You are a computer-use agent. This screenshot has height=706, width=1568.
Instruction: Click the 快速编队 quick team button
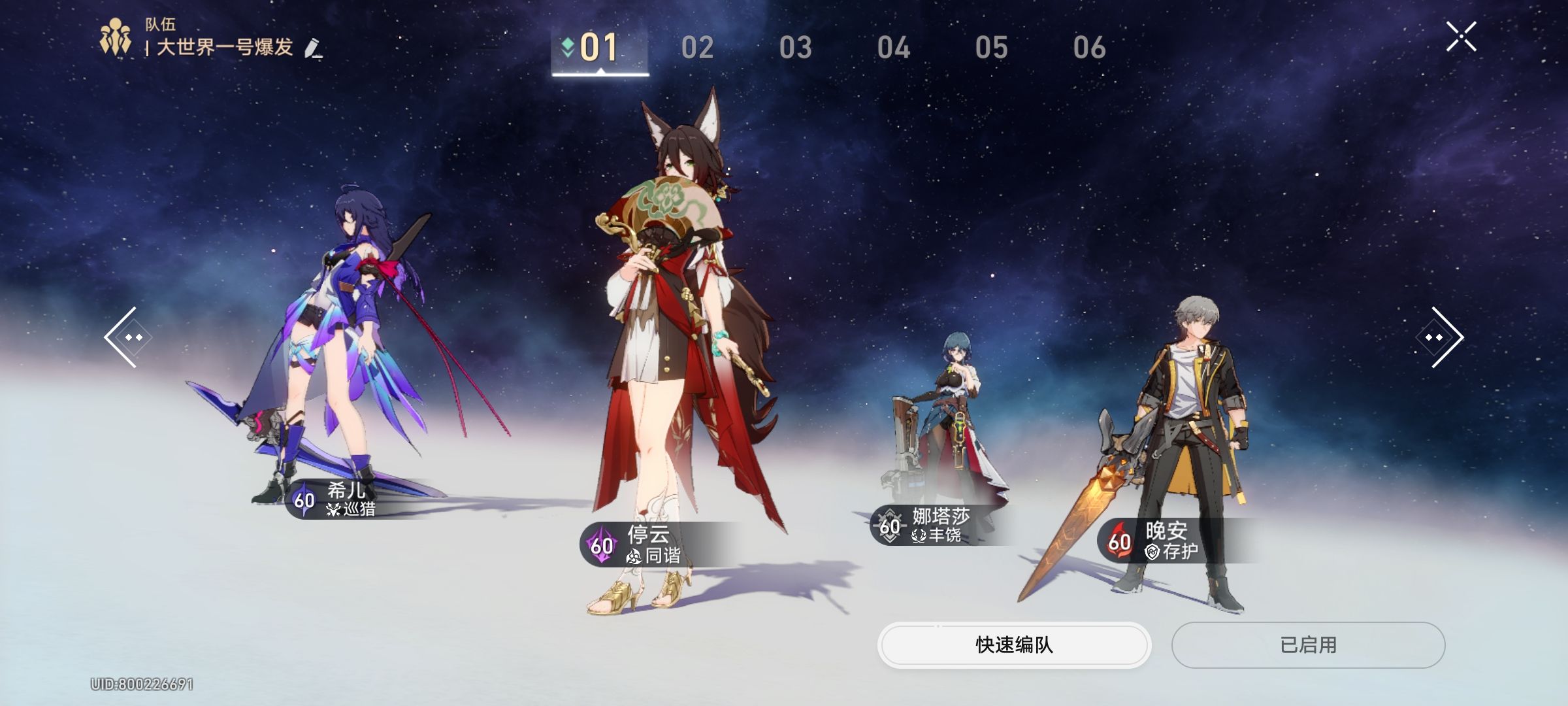[x=1014, y=645]
